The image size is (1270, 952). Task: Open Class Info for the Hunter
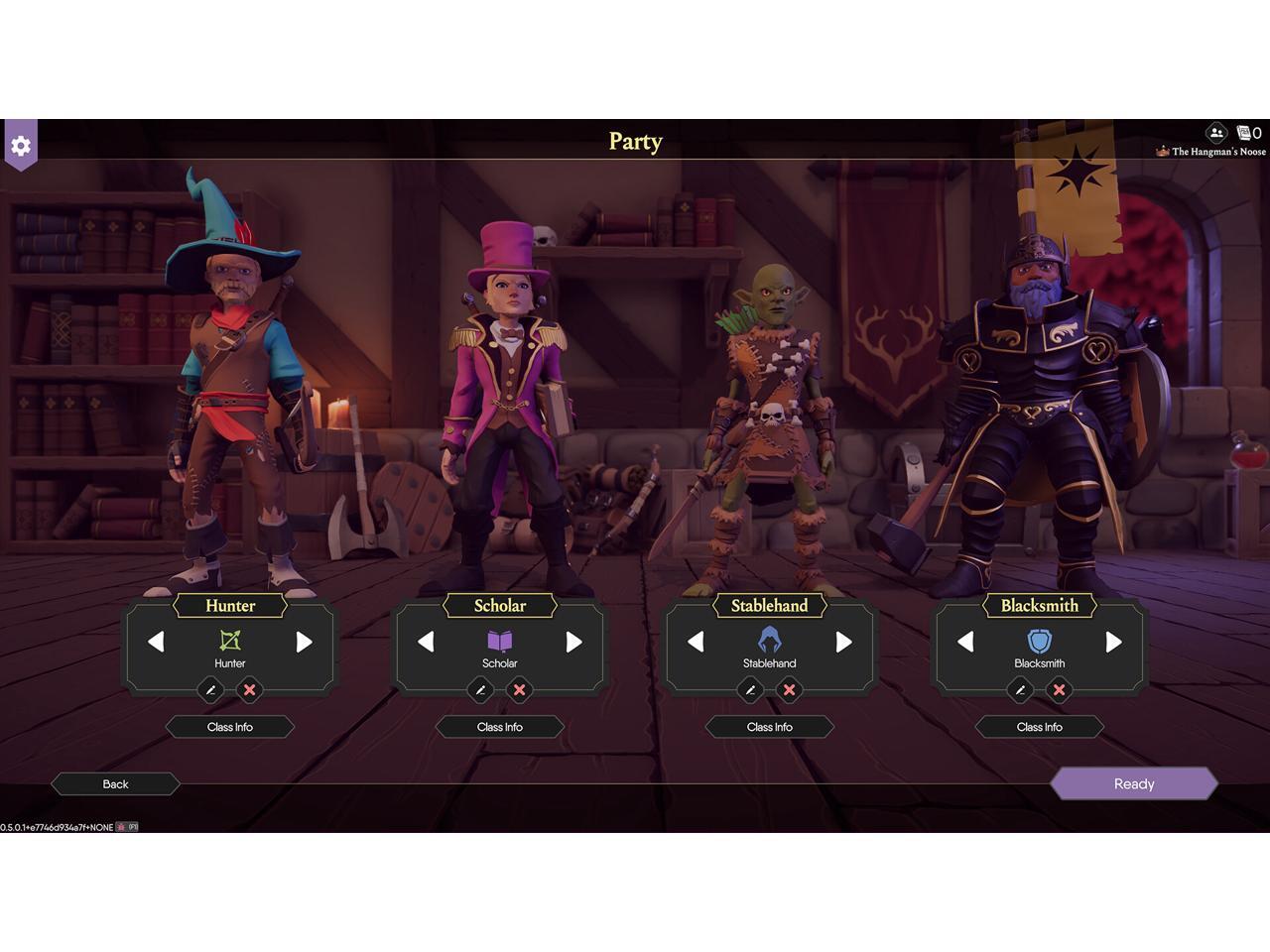tap(230, 727)
